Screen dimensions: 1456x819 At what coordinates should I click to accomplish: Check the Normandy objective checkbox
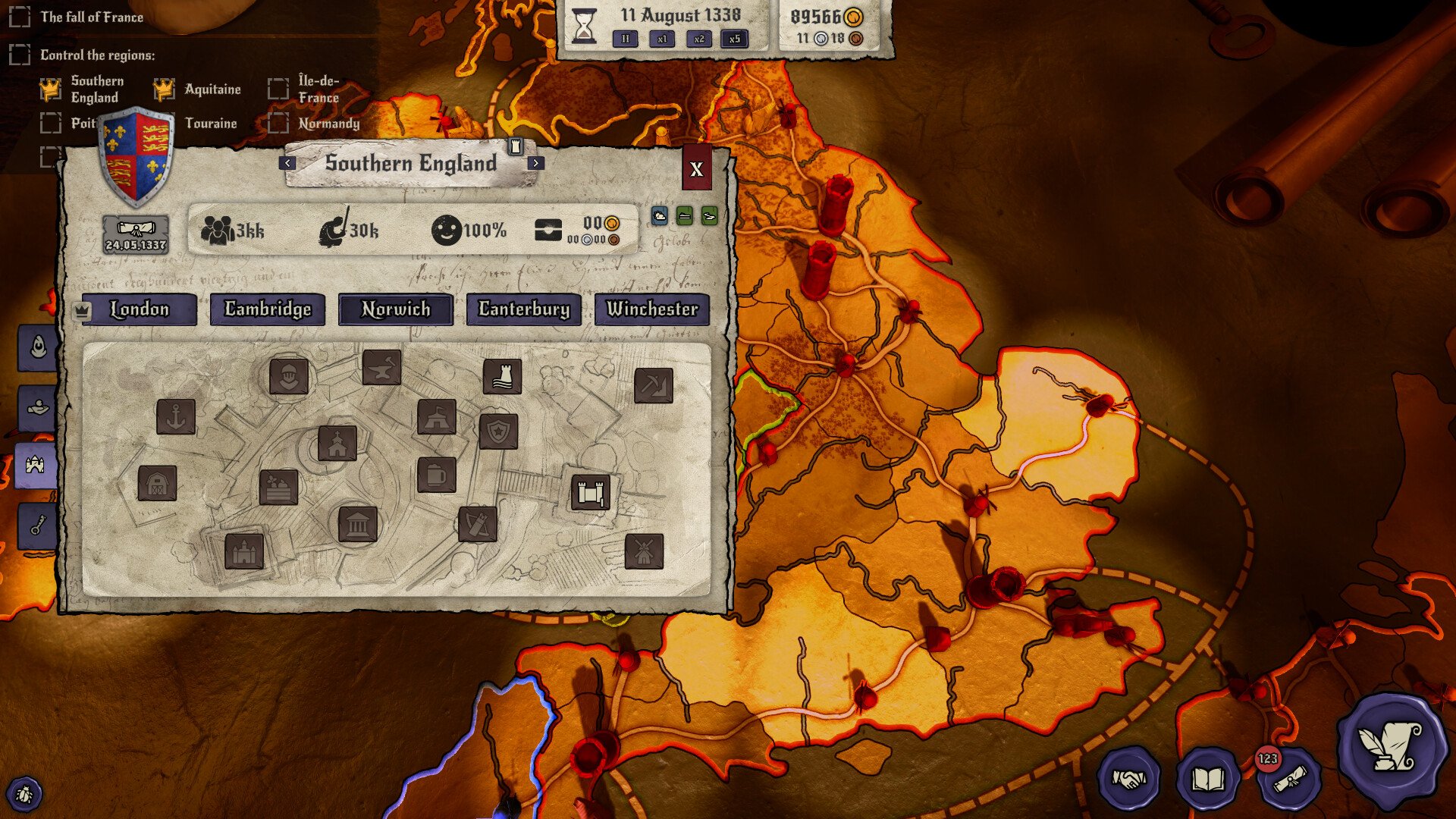(x=279, y=122)
